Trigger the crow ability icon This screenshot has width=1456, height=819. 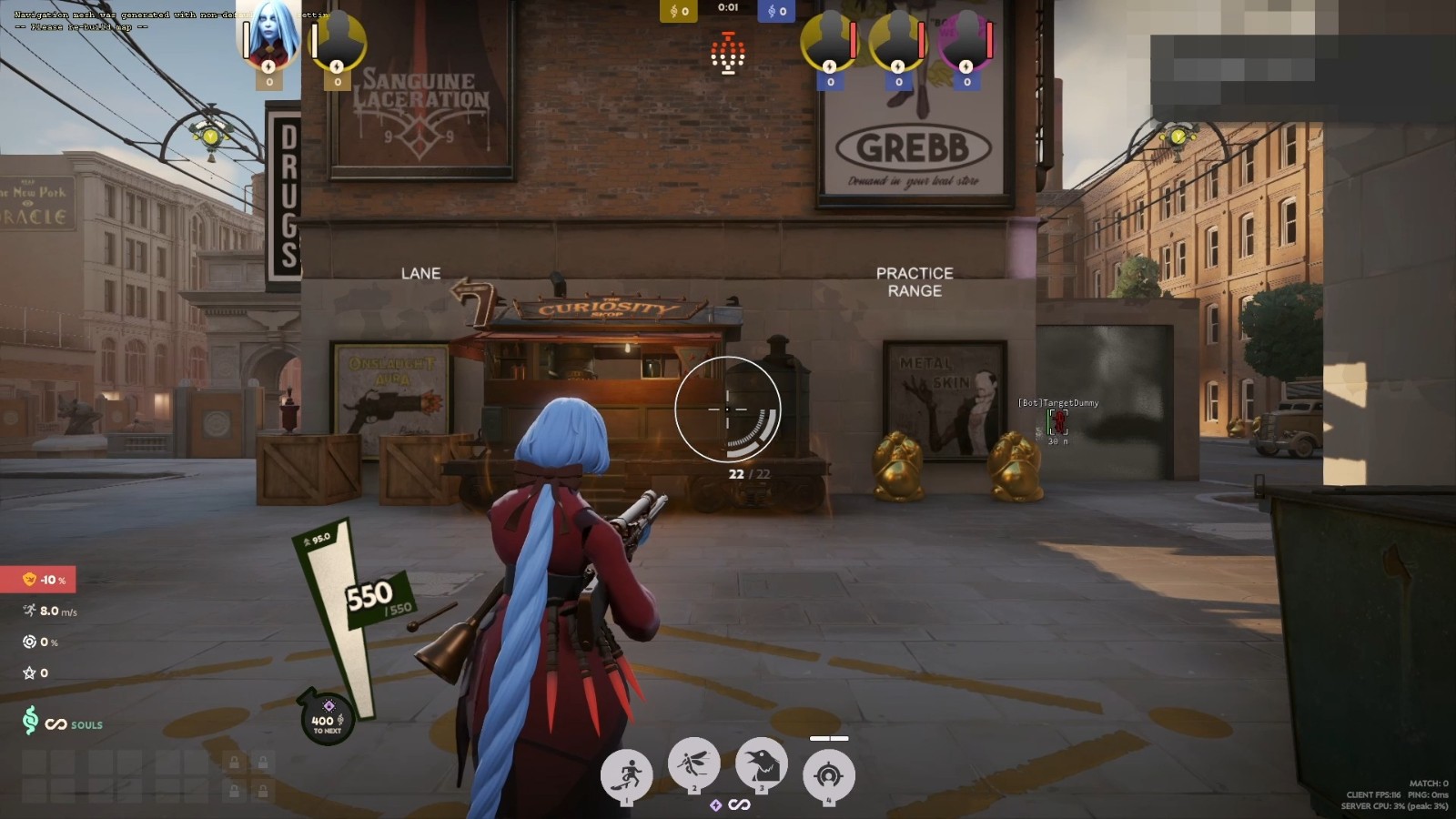(x=761, y=763)
